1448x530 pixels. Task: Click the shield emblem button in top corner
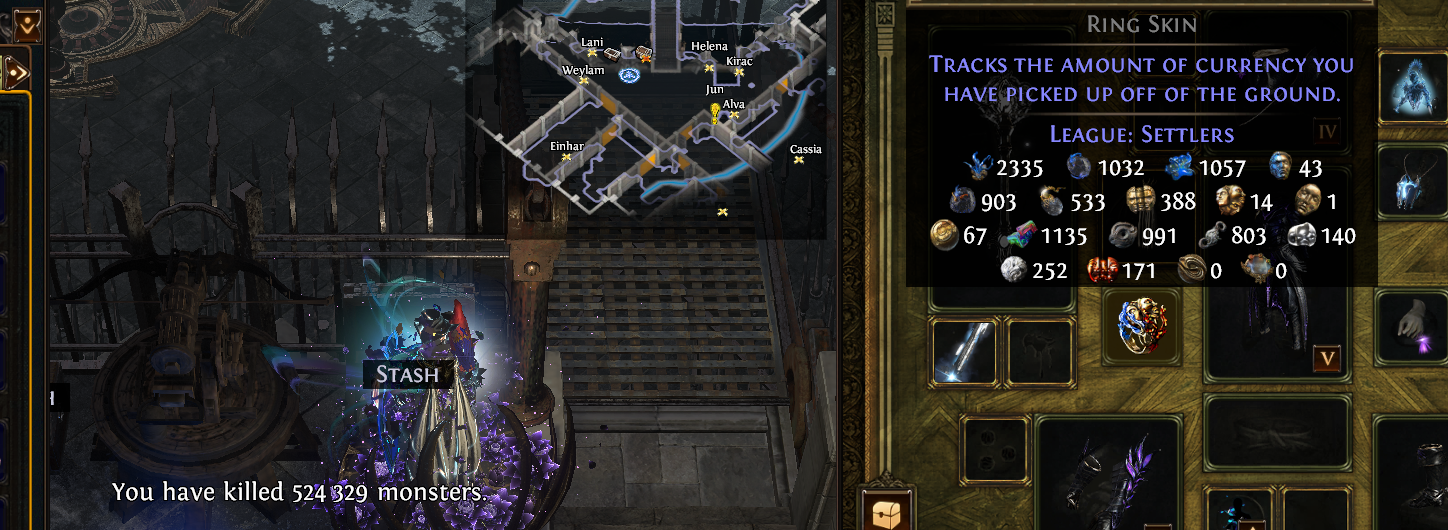(x=27, y=26)
